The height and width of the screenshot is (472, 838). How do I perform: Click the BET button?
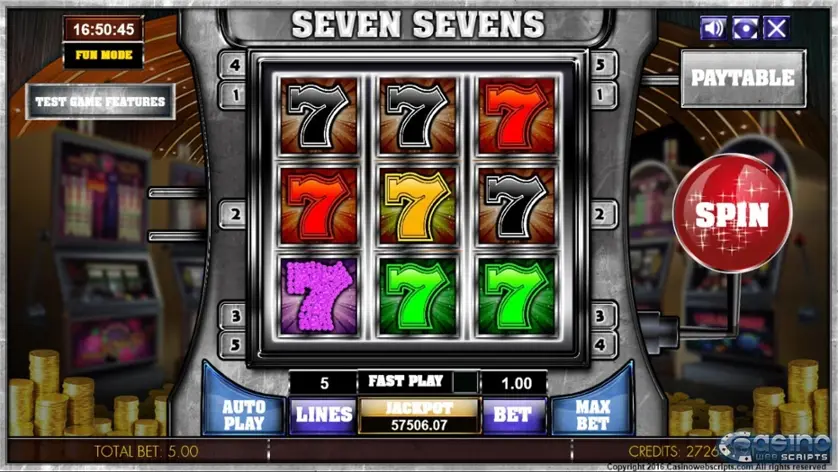click(514, 414)
